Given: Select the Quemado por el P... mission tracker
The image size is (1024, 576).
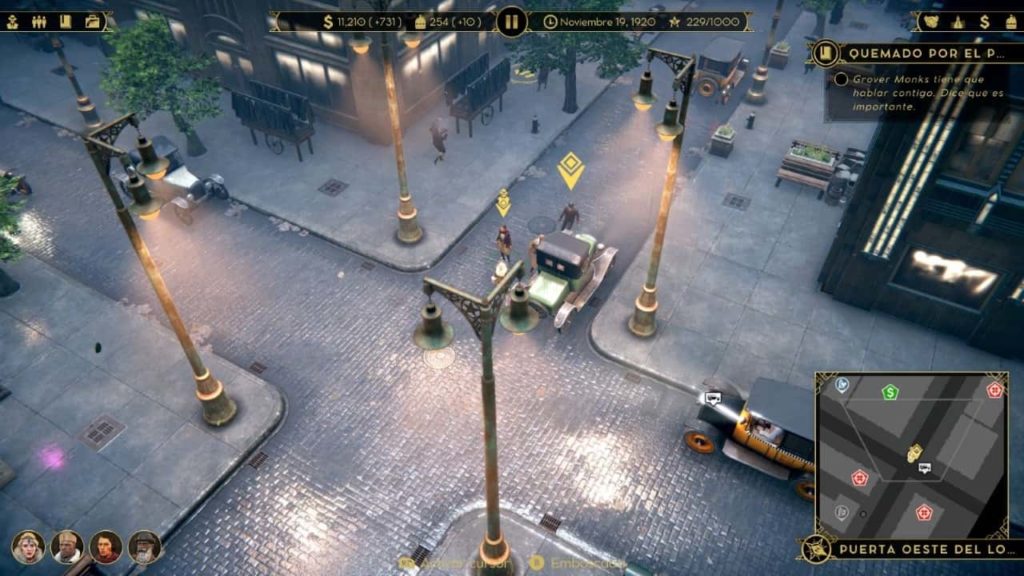Looking at the screenshot, I should (x=917, y=53).
